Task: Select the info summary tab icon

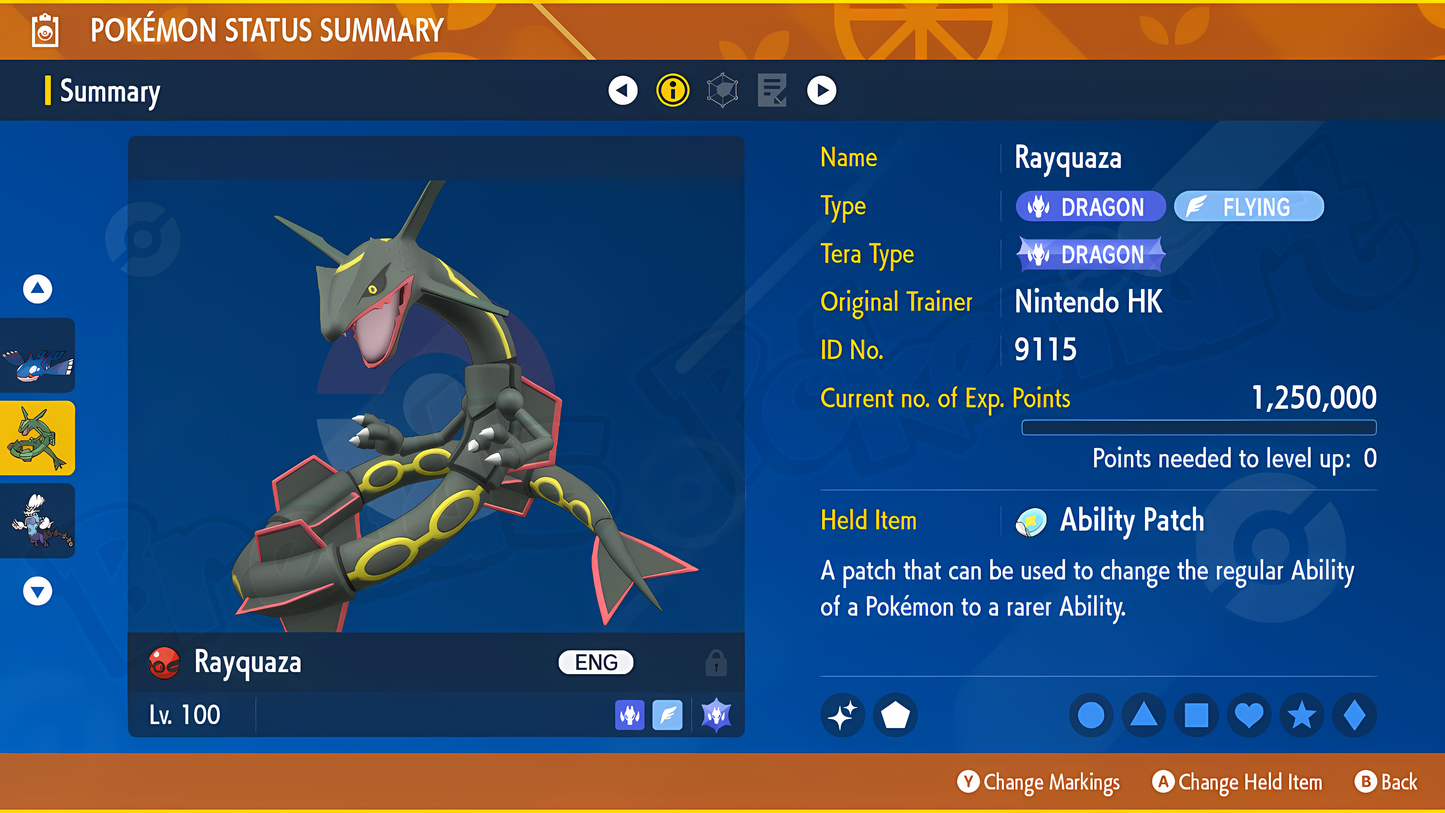Action: (673, 91)
